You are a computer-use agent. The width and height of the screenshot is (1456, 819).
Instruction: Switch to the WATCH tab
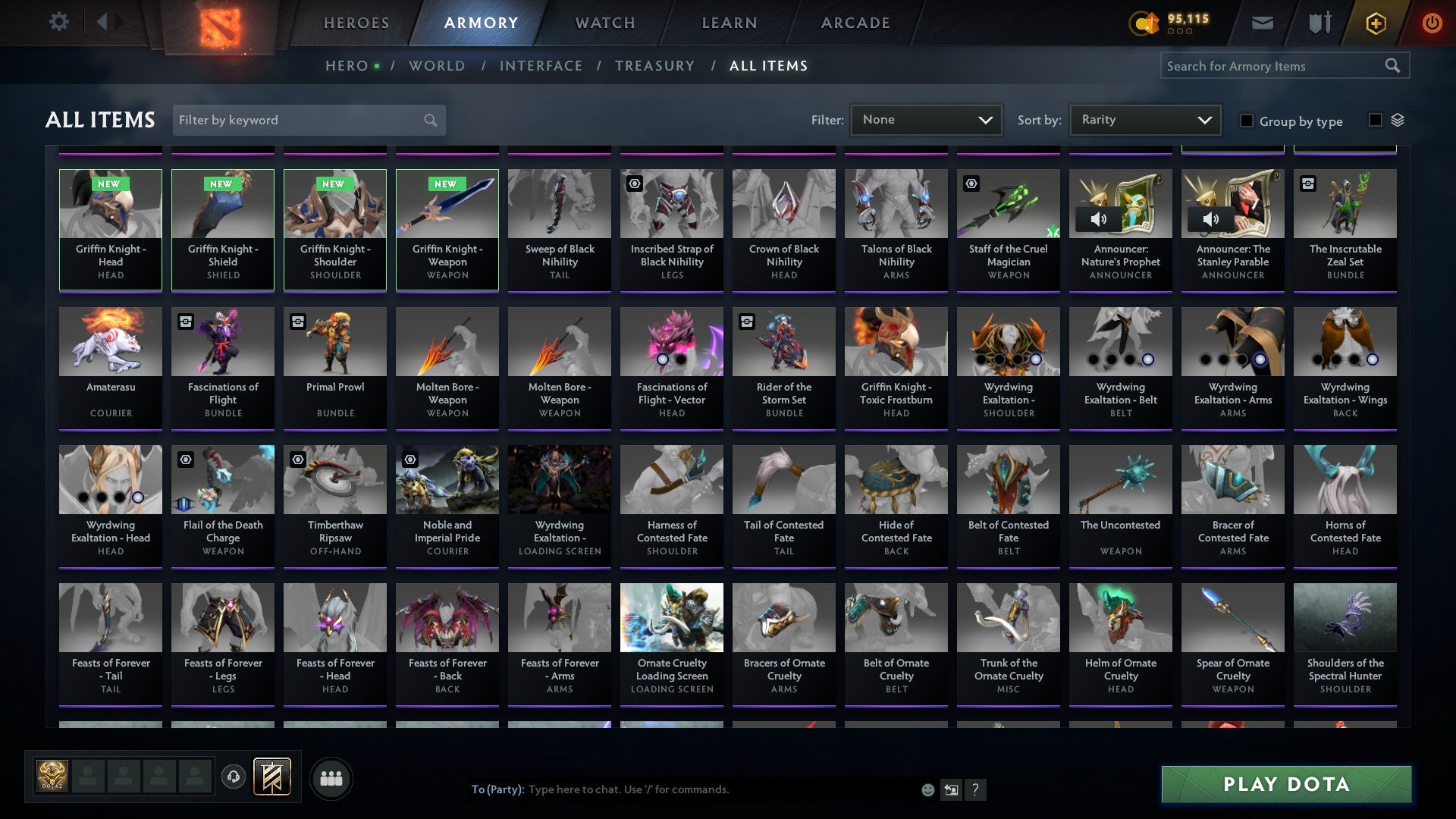604,22
